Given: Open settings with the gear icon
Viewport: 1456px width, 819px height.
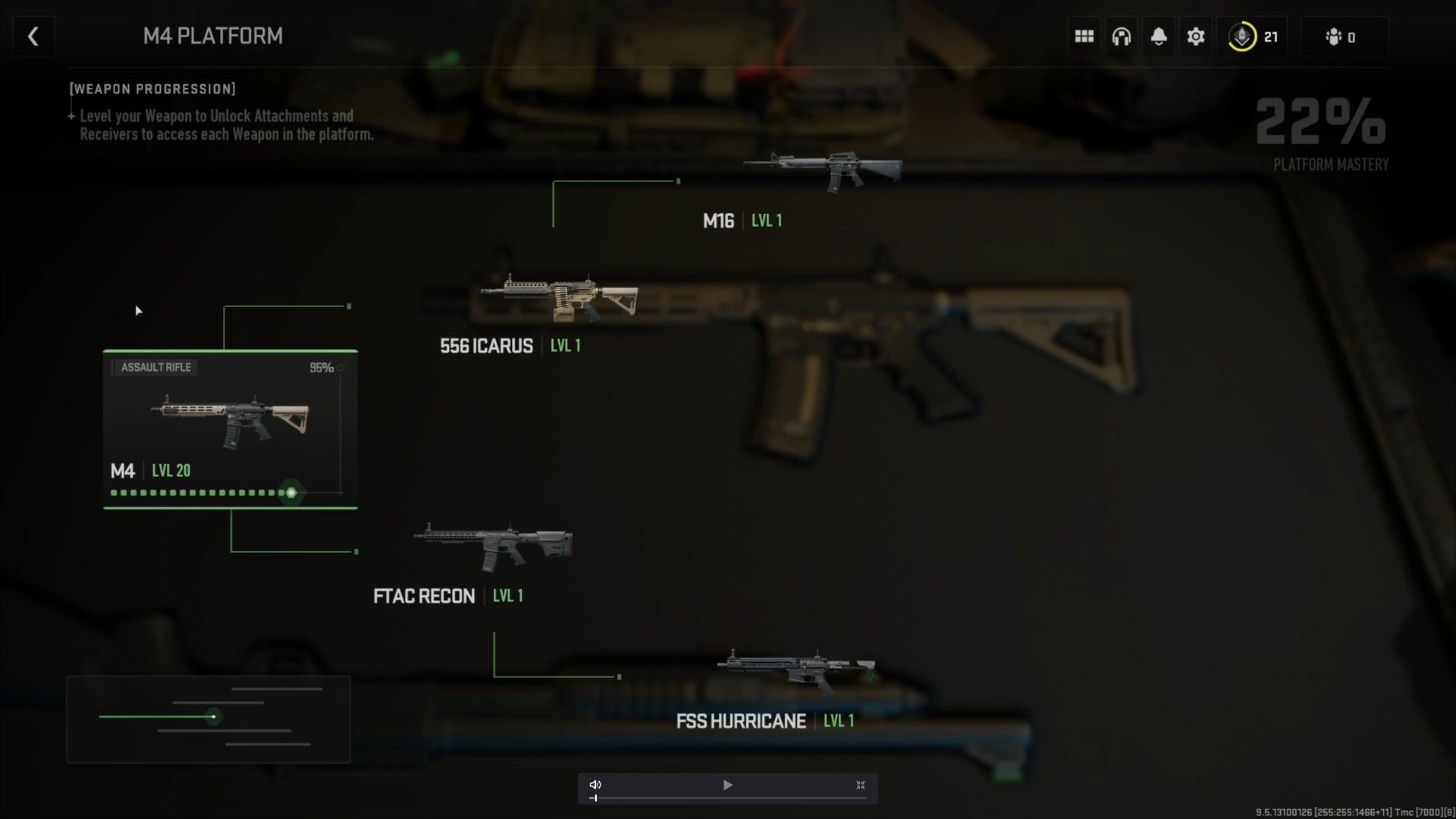Looking at the screenshot, I should click(x=1196, y=36).
